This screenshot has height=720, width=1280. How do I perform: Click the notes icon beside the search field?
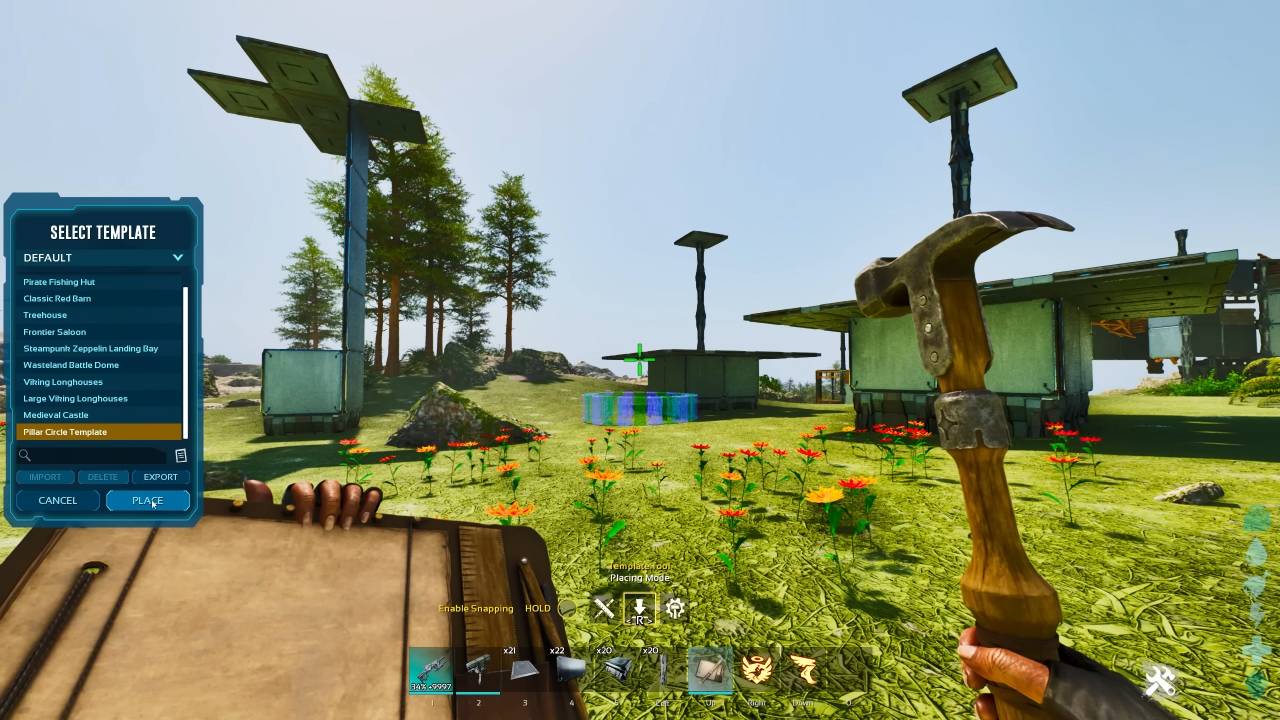181,456
